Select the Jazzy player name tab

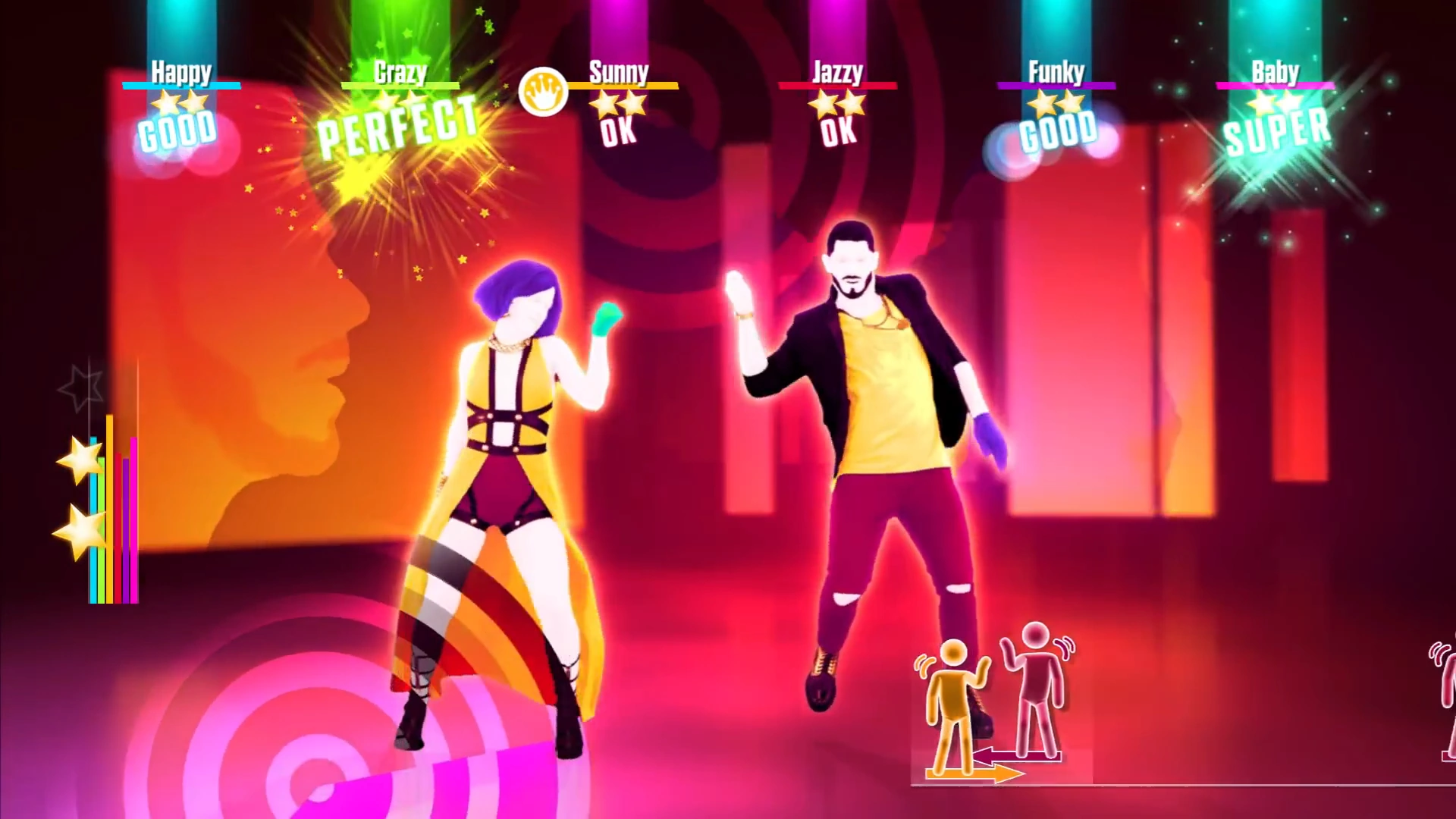point(837,74)
